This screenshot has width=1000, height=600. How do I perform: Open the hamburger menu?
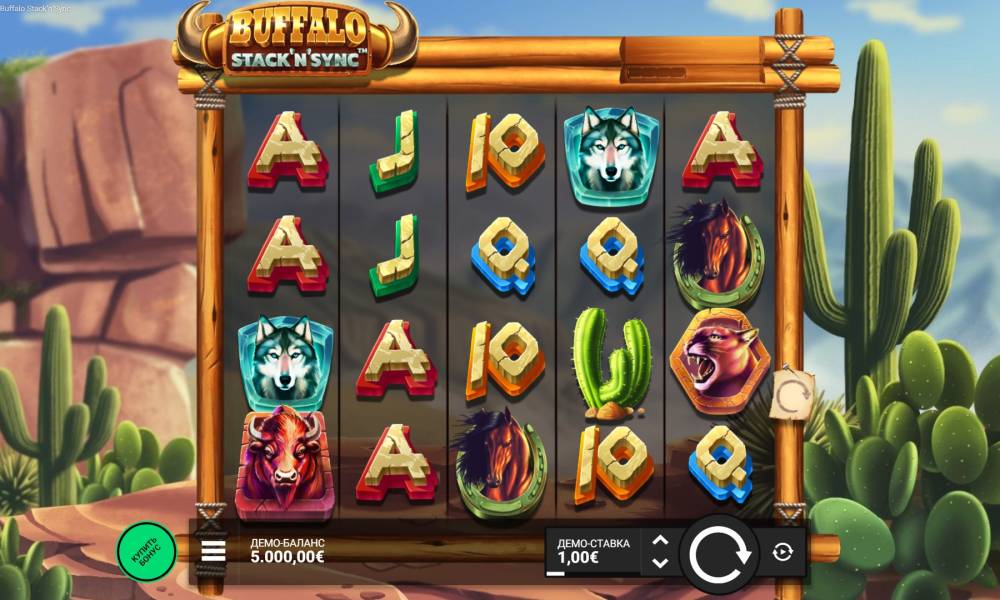[213, 551]
